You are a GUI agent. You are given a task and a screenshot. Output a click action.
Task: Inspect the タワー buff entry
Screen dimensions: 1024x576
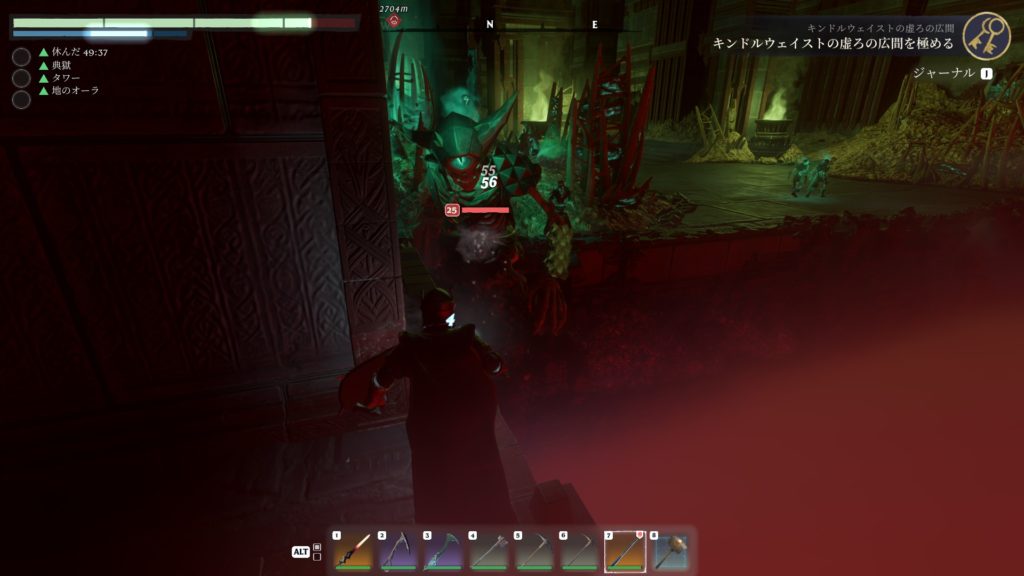click(66, 78)
